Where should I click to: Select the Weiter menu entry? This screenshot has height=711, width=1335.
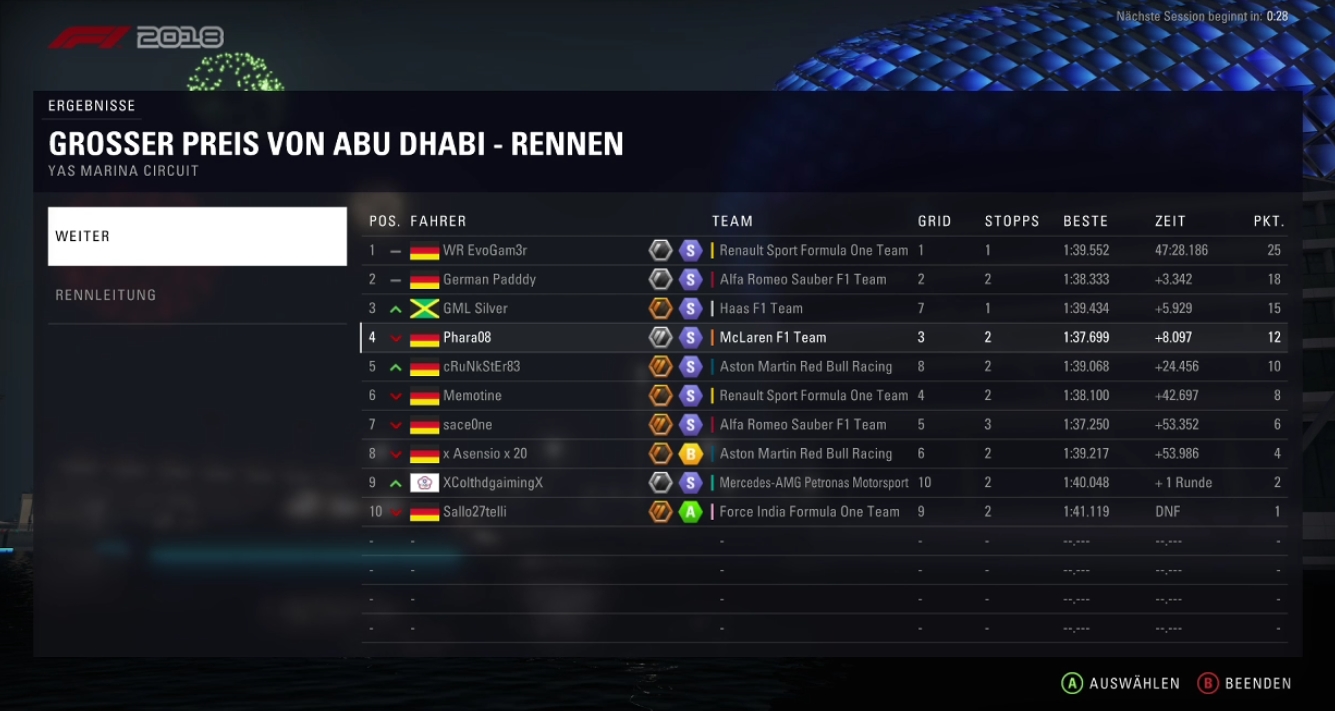197,237
